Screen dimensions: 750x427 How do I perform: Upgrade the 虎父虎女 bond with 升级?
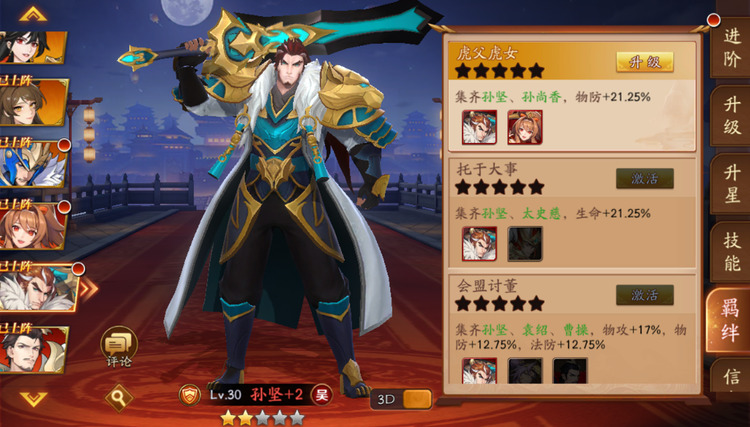(644, 62)
